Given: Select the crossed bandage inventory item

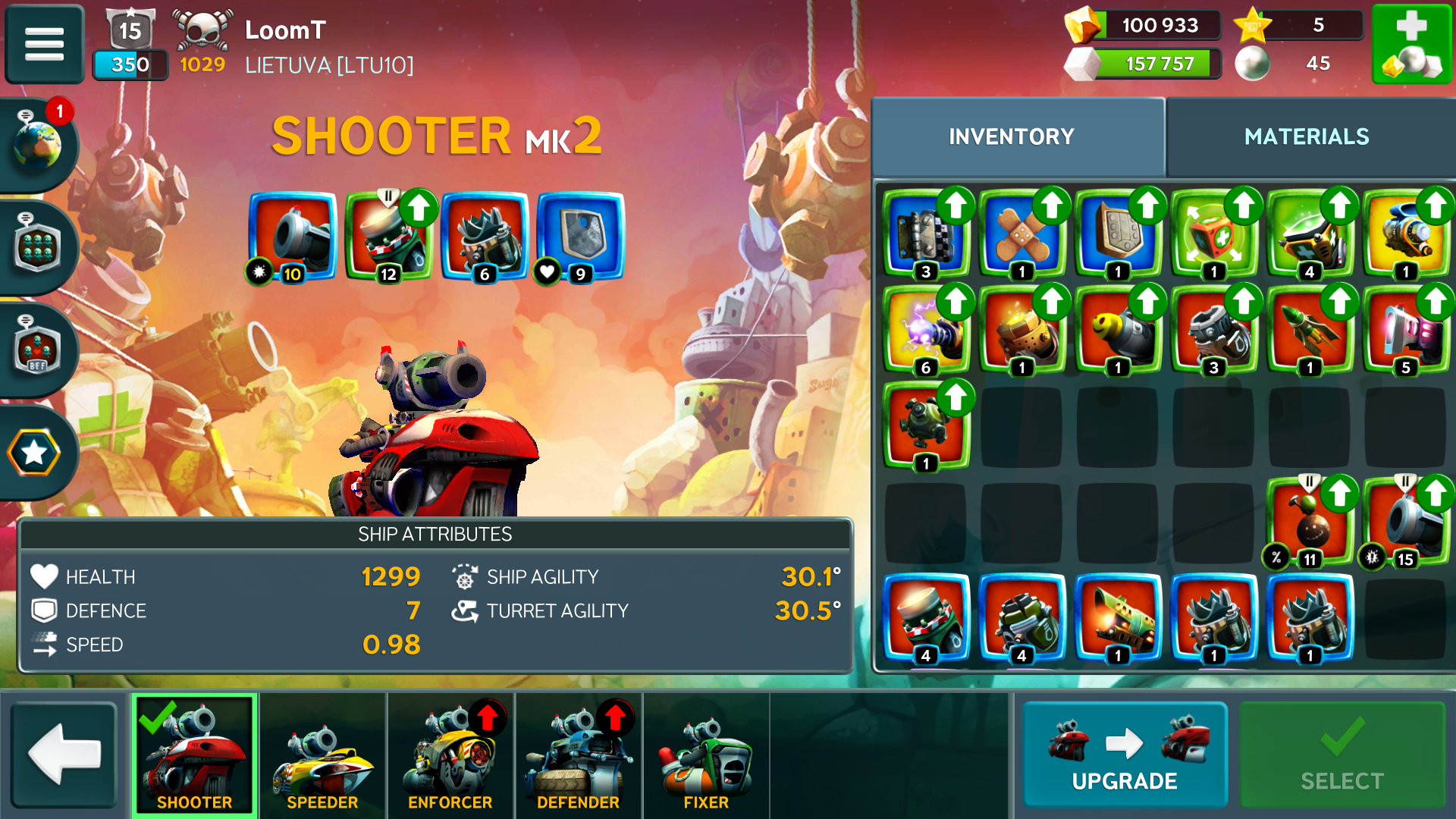Looking at the screenshot, I should tap(1021, 234).
